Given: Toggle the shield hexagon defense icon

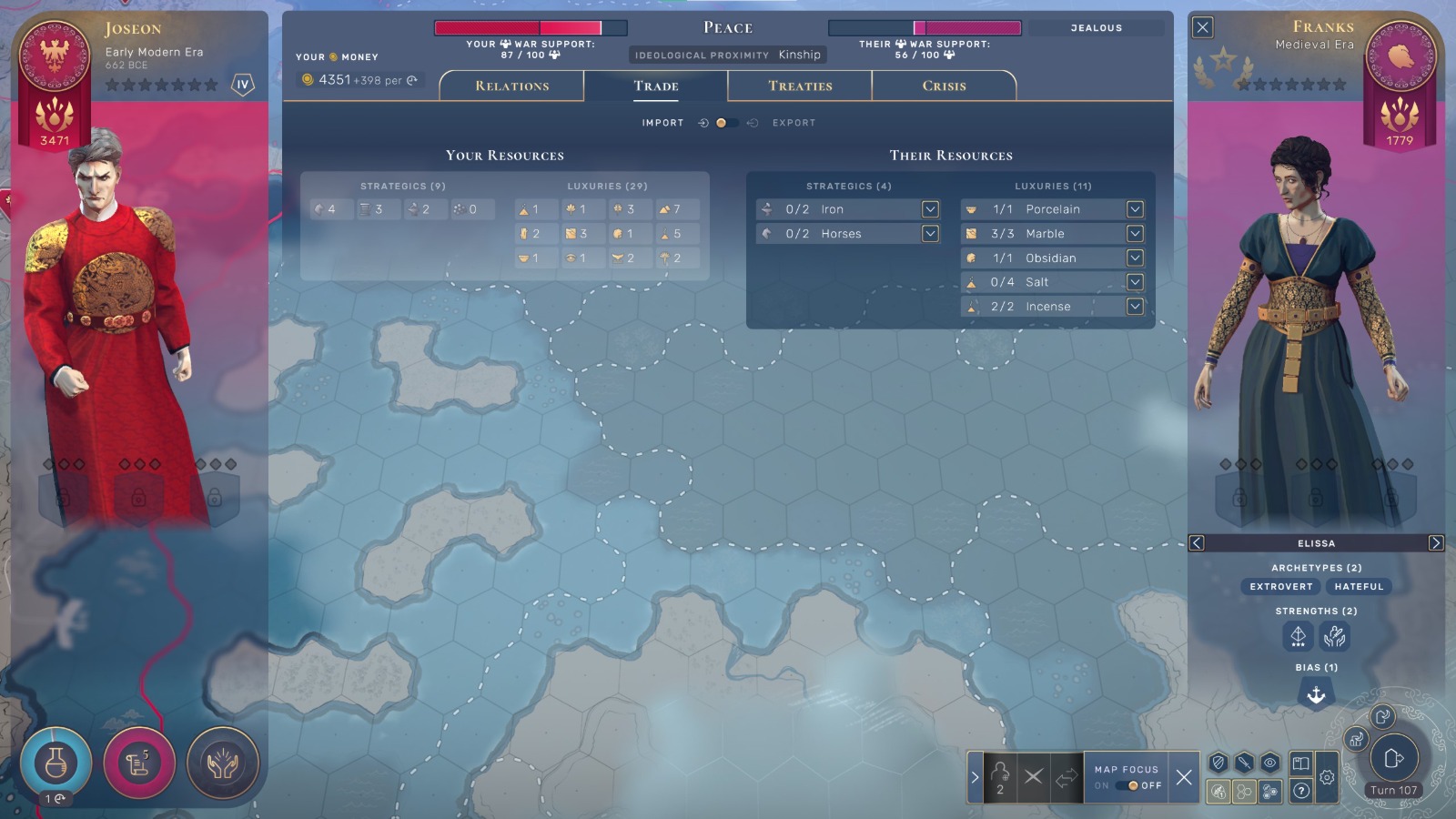Looking at the screenshot, I should tap(1217, 762).
